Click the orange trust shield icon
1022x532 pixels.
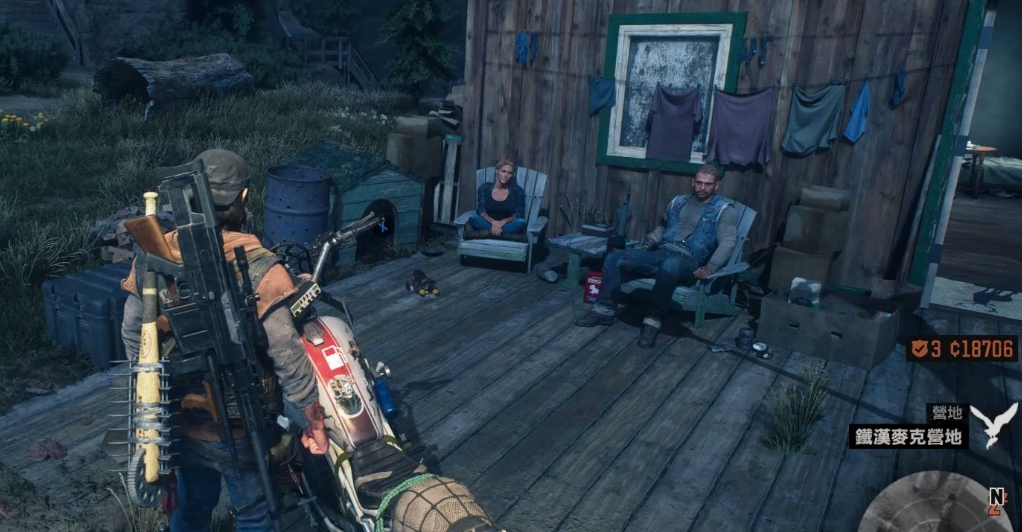coord(919,349)
